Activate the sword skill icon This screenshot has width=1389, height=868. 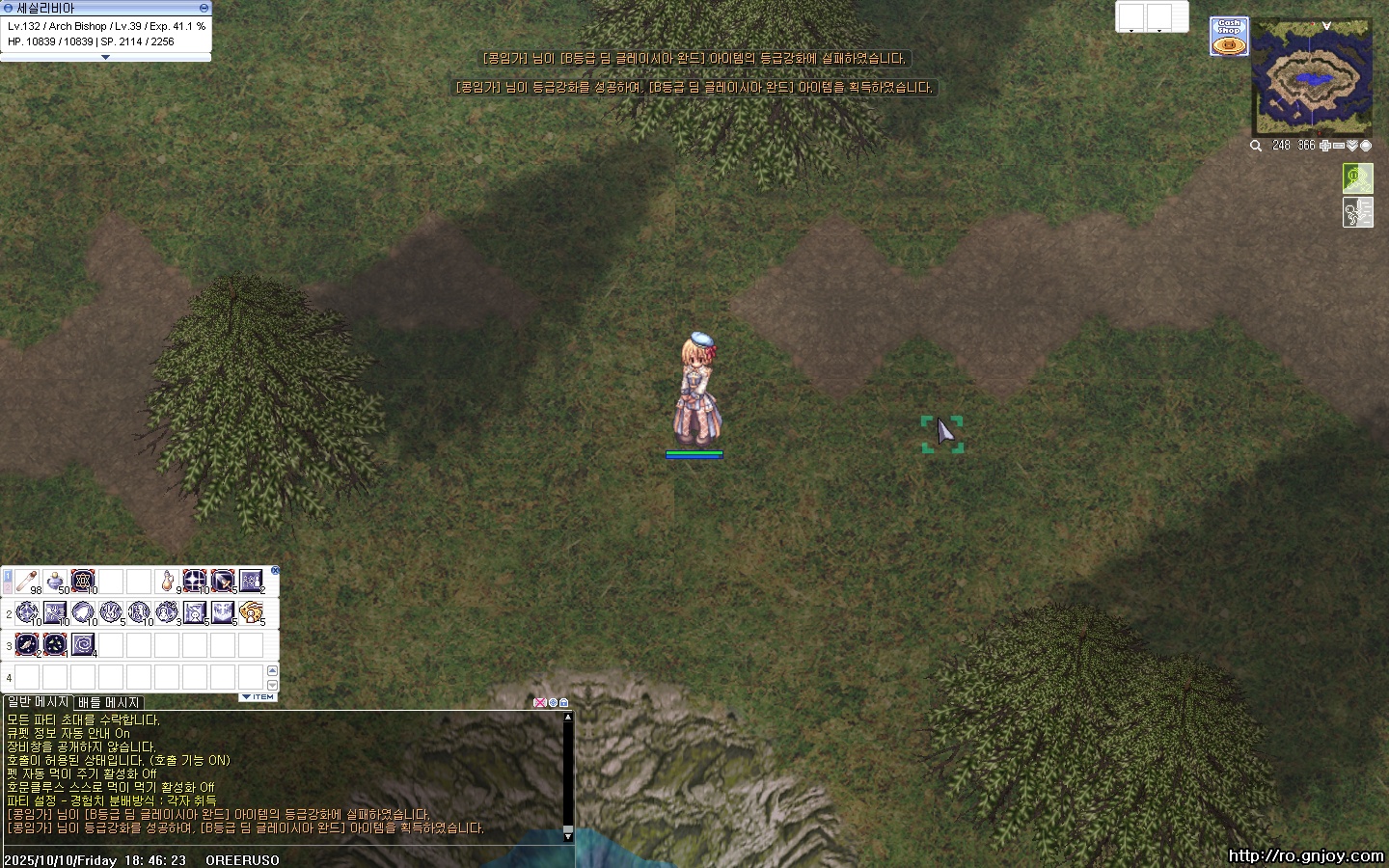(x=223, y=581)
